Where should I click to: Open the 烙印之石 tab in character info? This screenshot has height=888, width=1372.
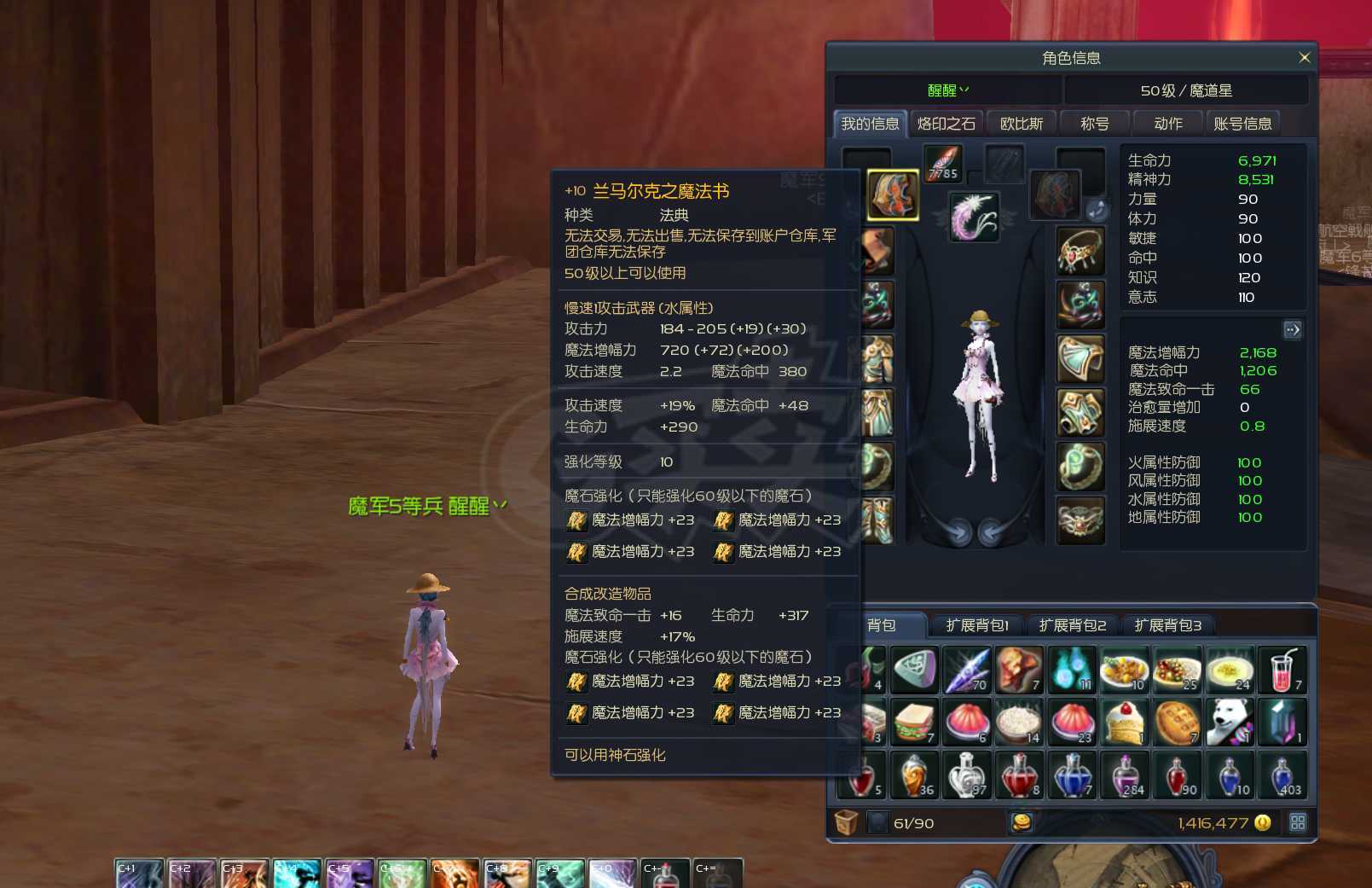coord(944,122)
